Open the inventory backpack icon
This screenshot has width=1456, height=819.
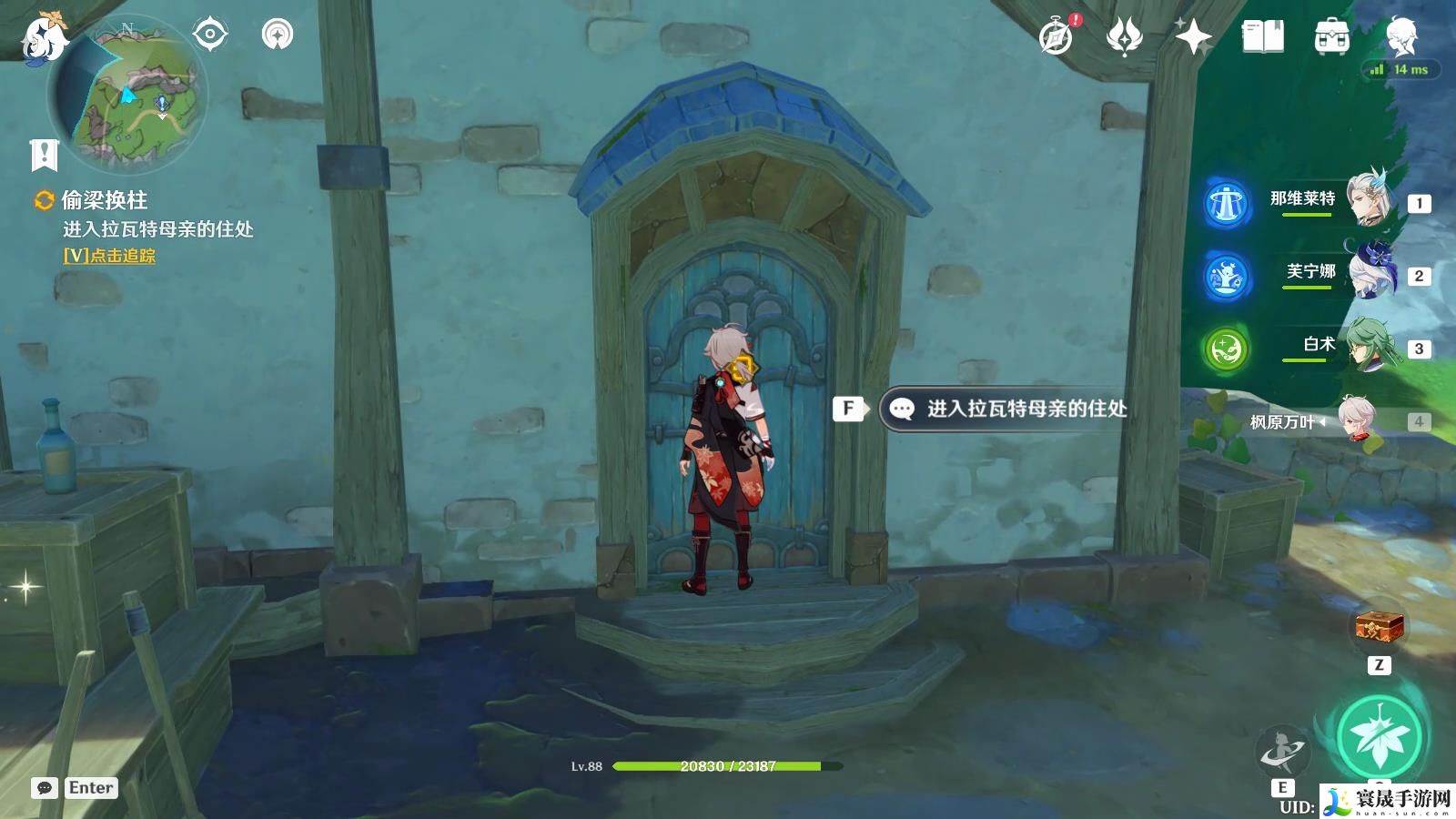[x=1330, y=38]
